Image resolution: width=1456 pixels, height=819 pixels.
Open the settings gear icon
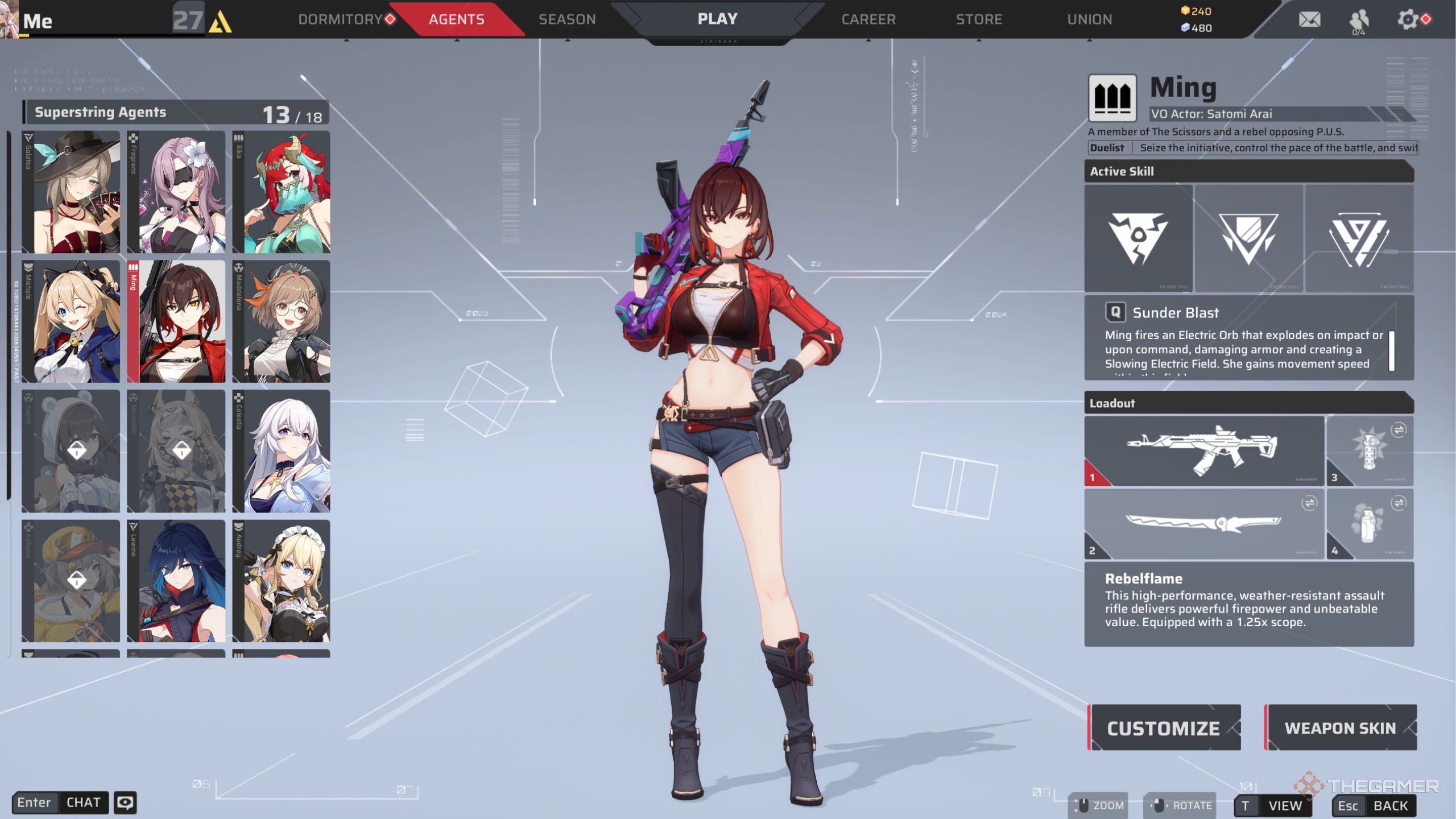pos(1408,20)
